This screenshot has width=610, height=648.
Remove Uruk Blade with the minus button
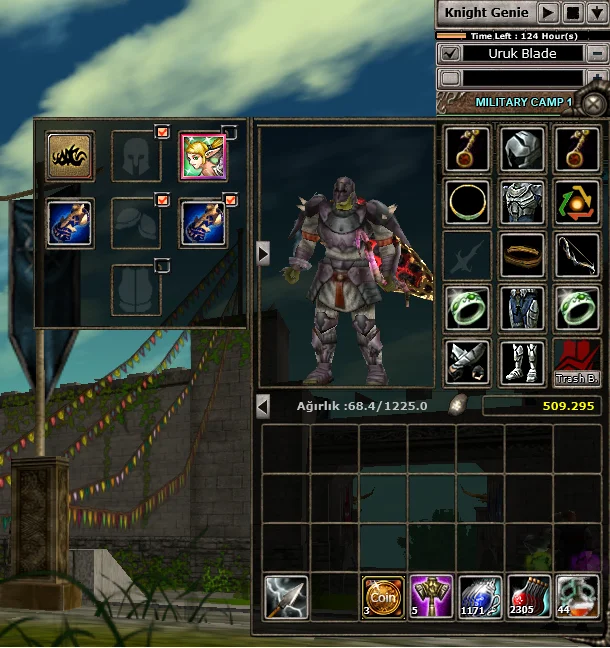(x=598, y=54)
